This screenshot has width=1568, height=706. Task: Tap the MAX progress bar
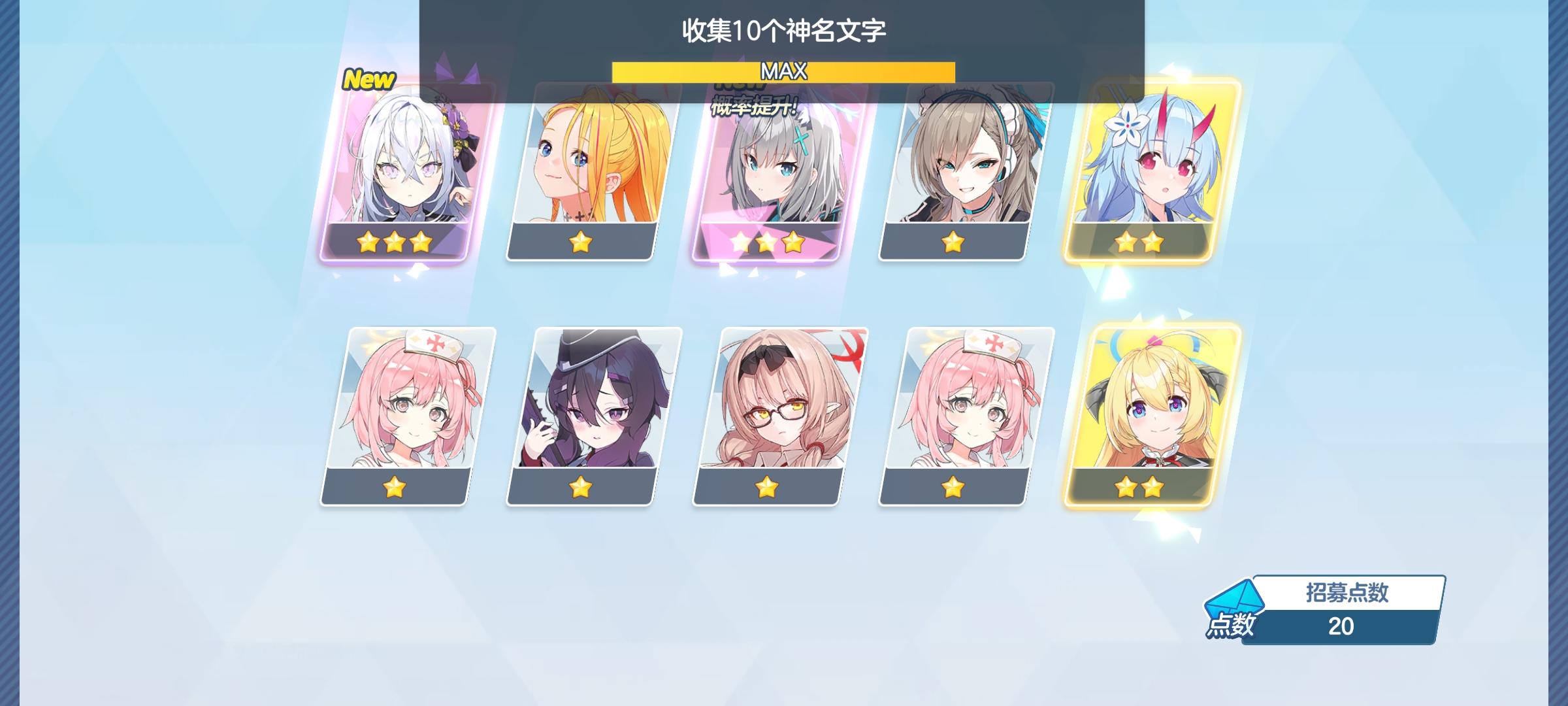point(783,73)
